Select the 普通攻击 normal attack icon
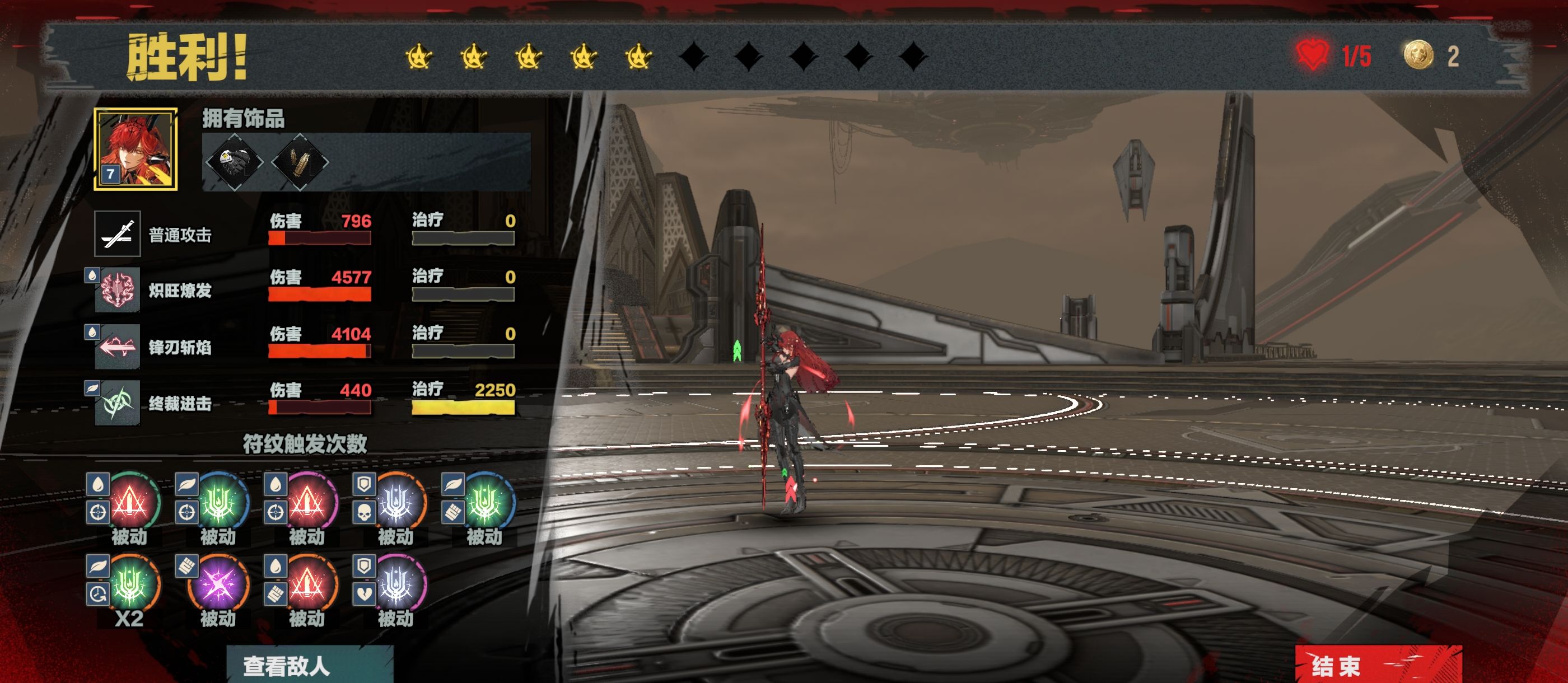Viewport: 1568px width, 683px height. click(x=118, y=234)
